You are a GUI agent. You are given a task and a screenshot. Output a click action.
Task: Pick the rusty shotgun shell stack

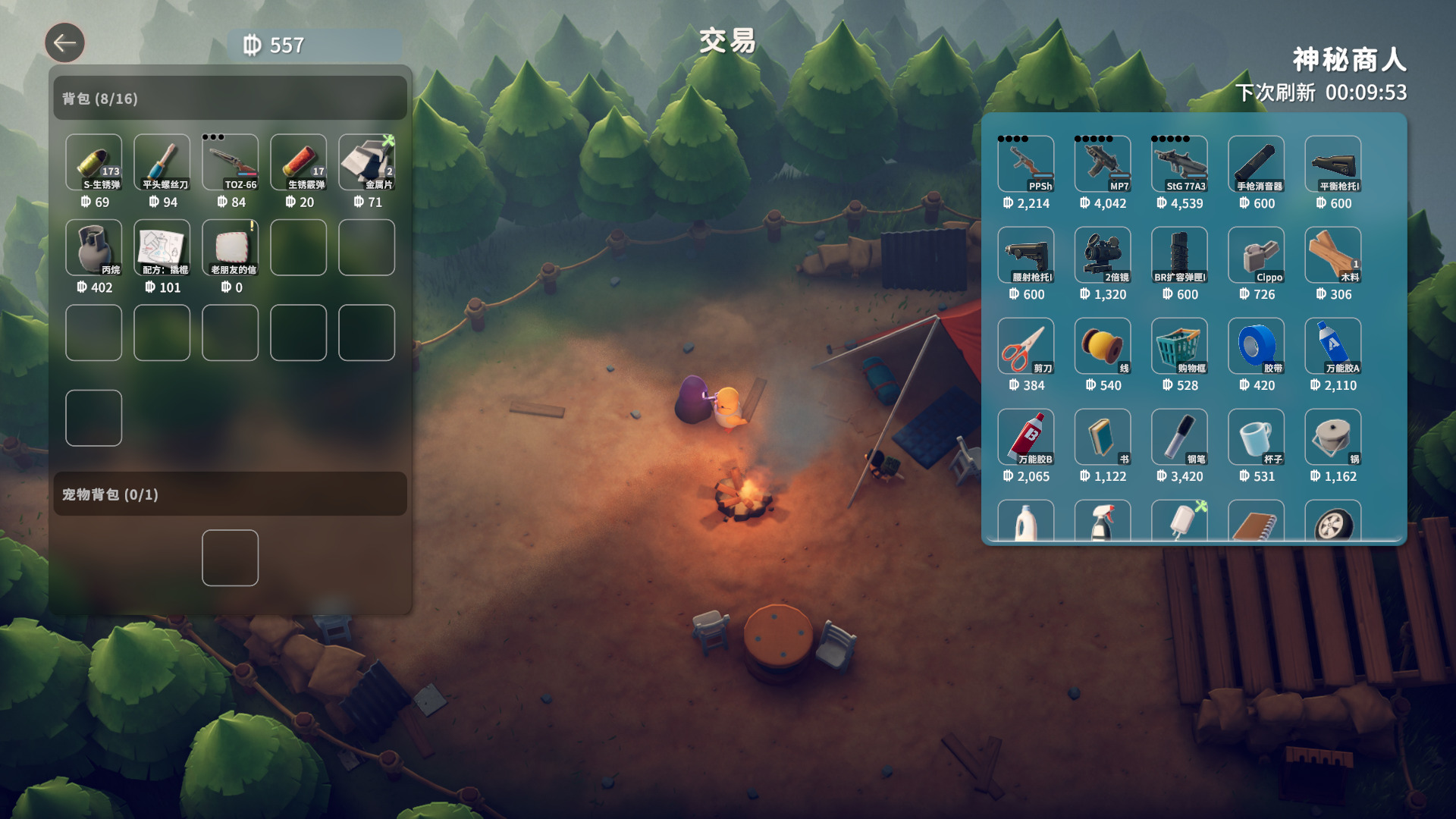tap(298, 162)
